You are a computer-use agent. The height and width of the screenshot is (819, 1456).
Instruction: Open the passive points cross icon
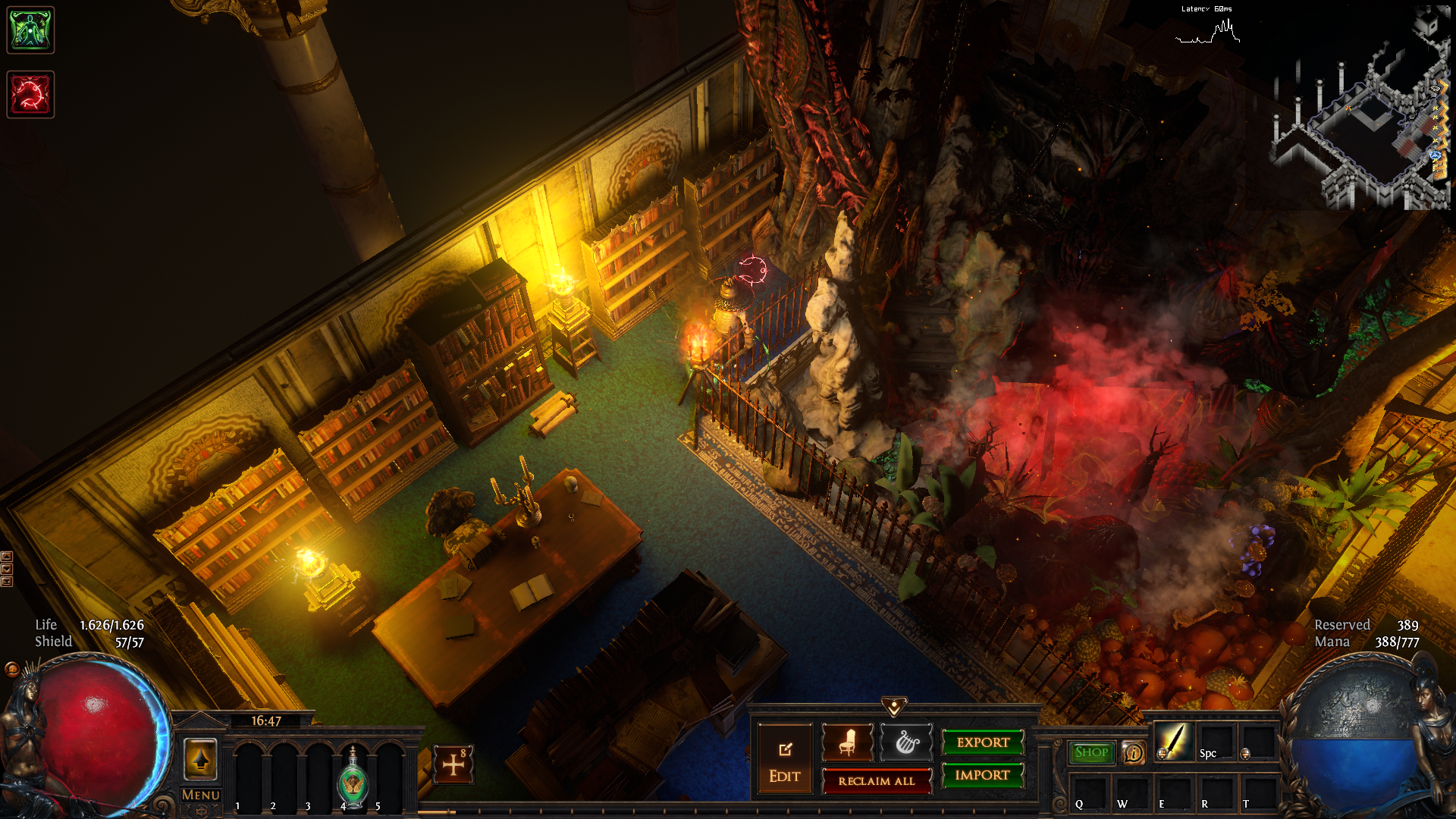coord(453,764)
